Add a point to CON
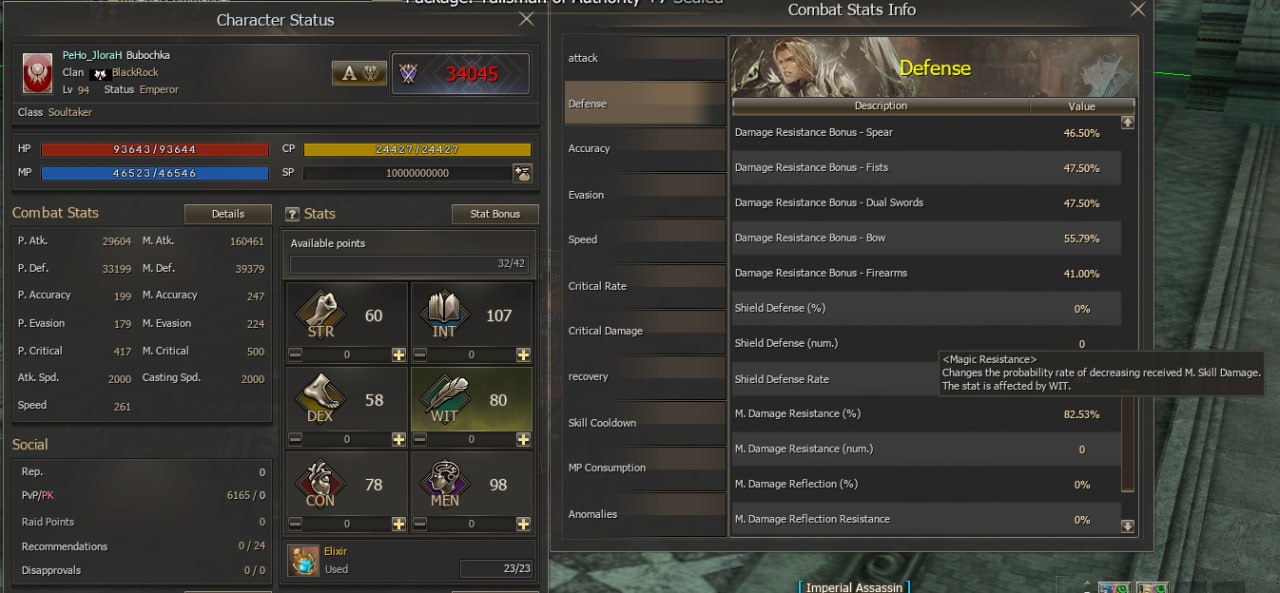The width and height of the screenshot is (1280, 593). click(398, 524)
